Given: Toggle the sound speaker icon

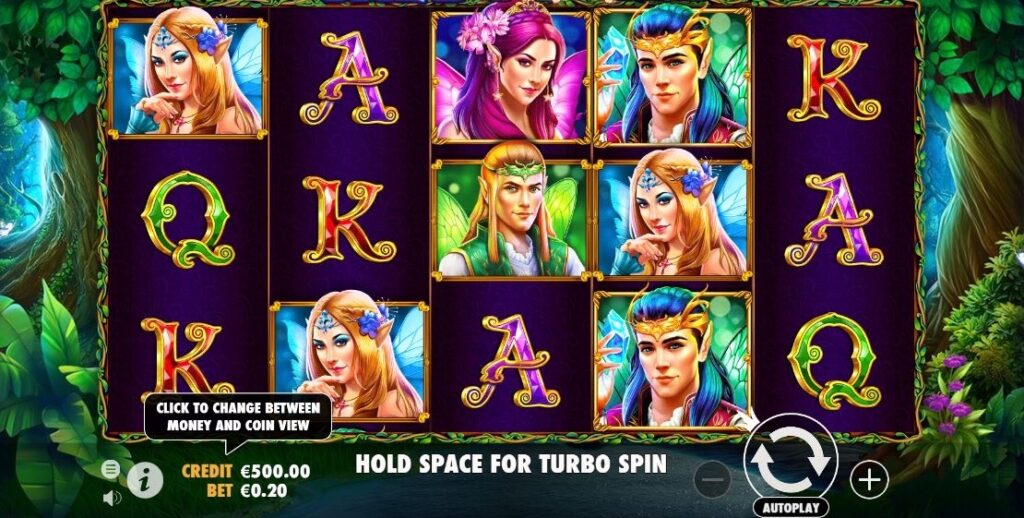Looking at the screenshot, I should pyautogui.click(x=111, y=496).
